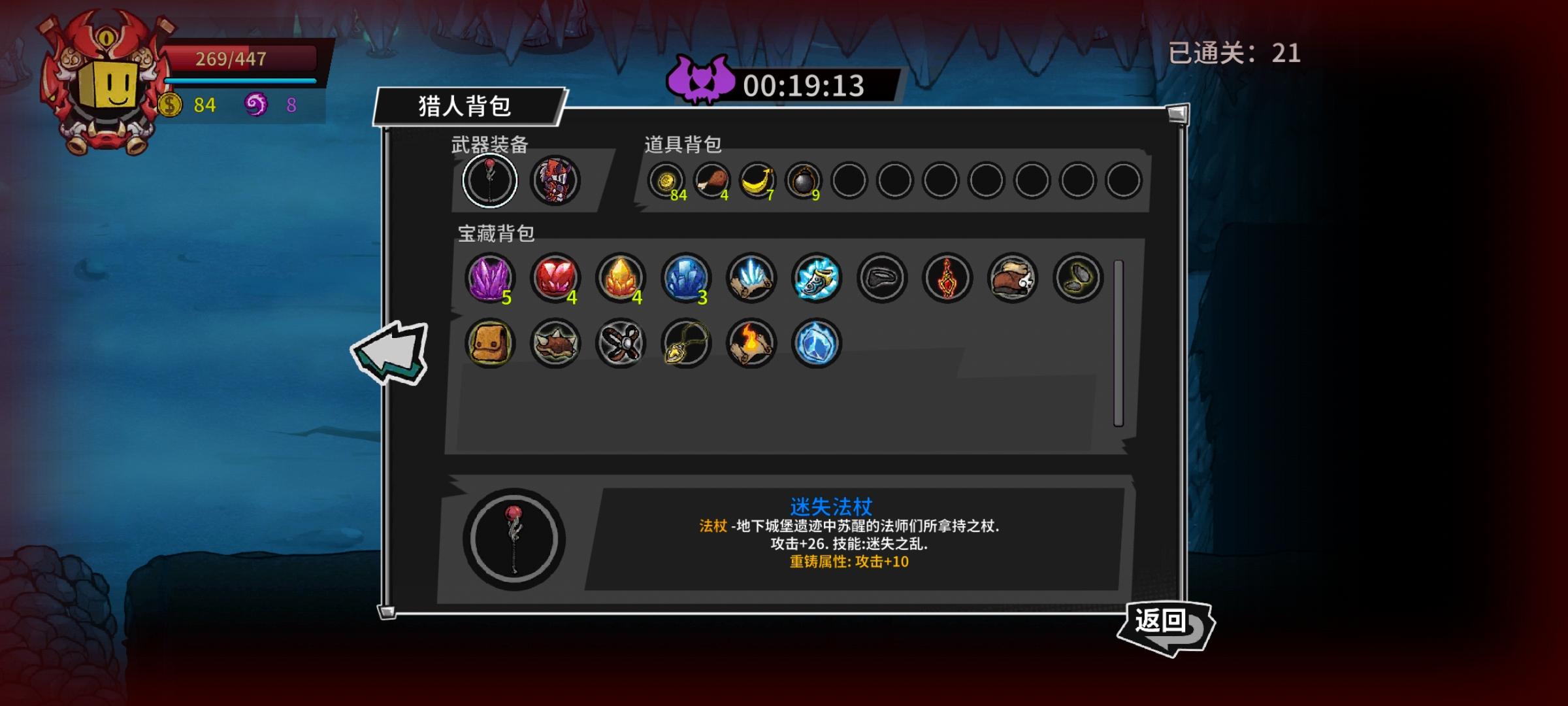Click the red crystal with count 4
The height and width of the screenshot is (706, 1568).
tap(555, 277)
